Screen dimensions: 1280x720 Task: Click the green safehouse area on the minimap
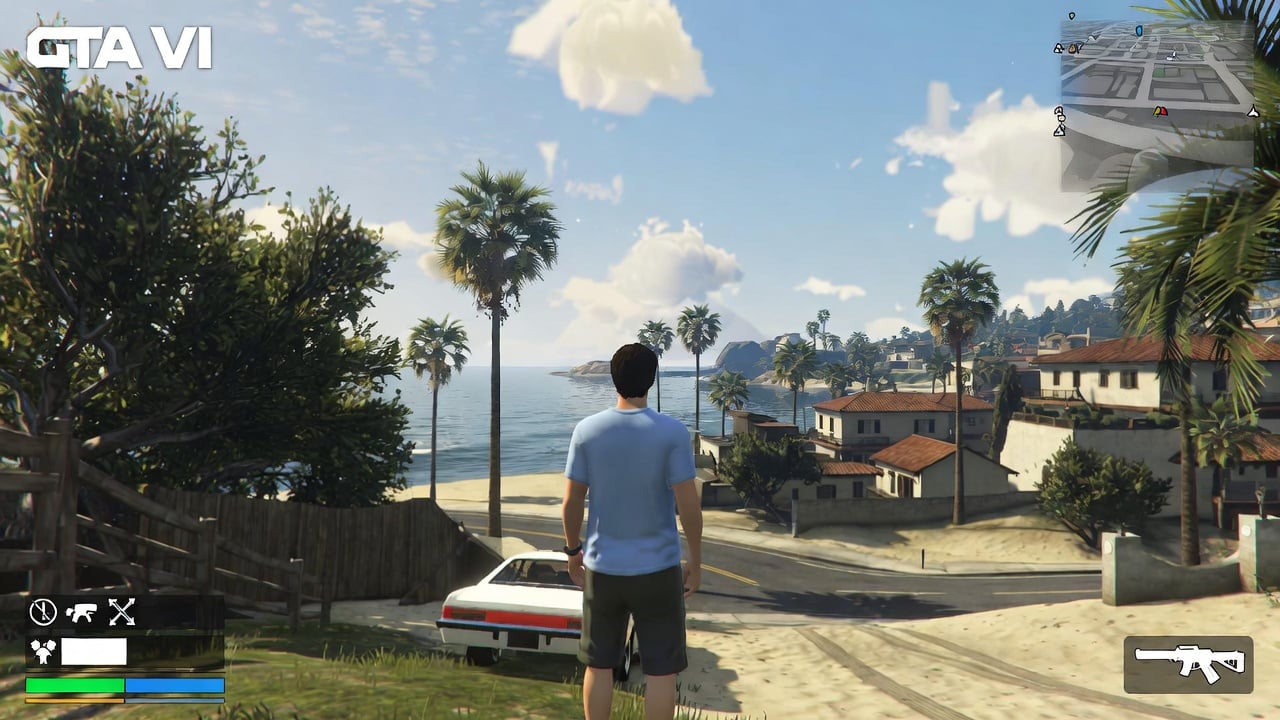pyautogui.click(x=1160, y=71)
